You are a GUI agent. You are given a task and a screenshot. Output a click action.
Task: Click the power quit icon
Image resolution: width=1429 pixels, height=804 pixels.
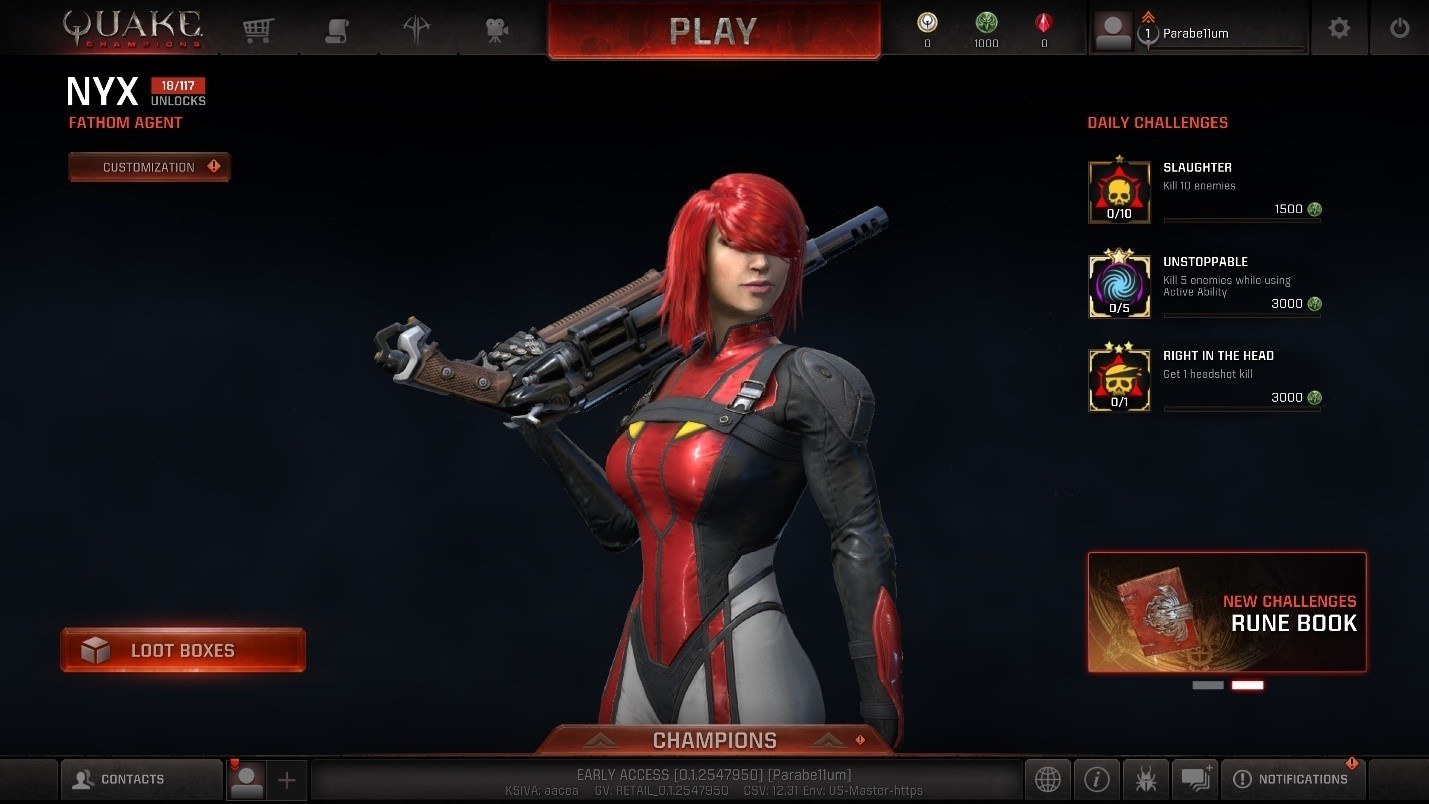[x=1399, y=29]
